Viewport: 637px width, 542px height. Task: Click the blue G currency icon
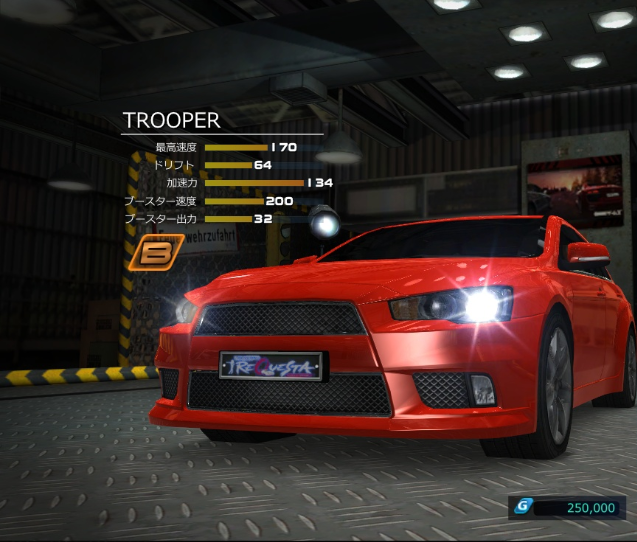[x=521, y=507]
